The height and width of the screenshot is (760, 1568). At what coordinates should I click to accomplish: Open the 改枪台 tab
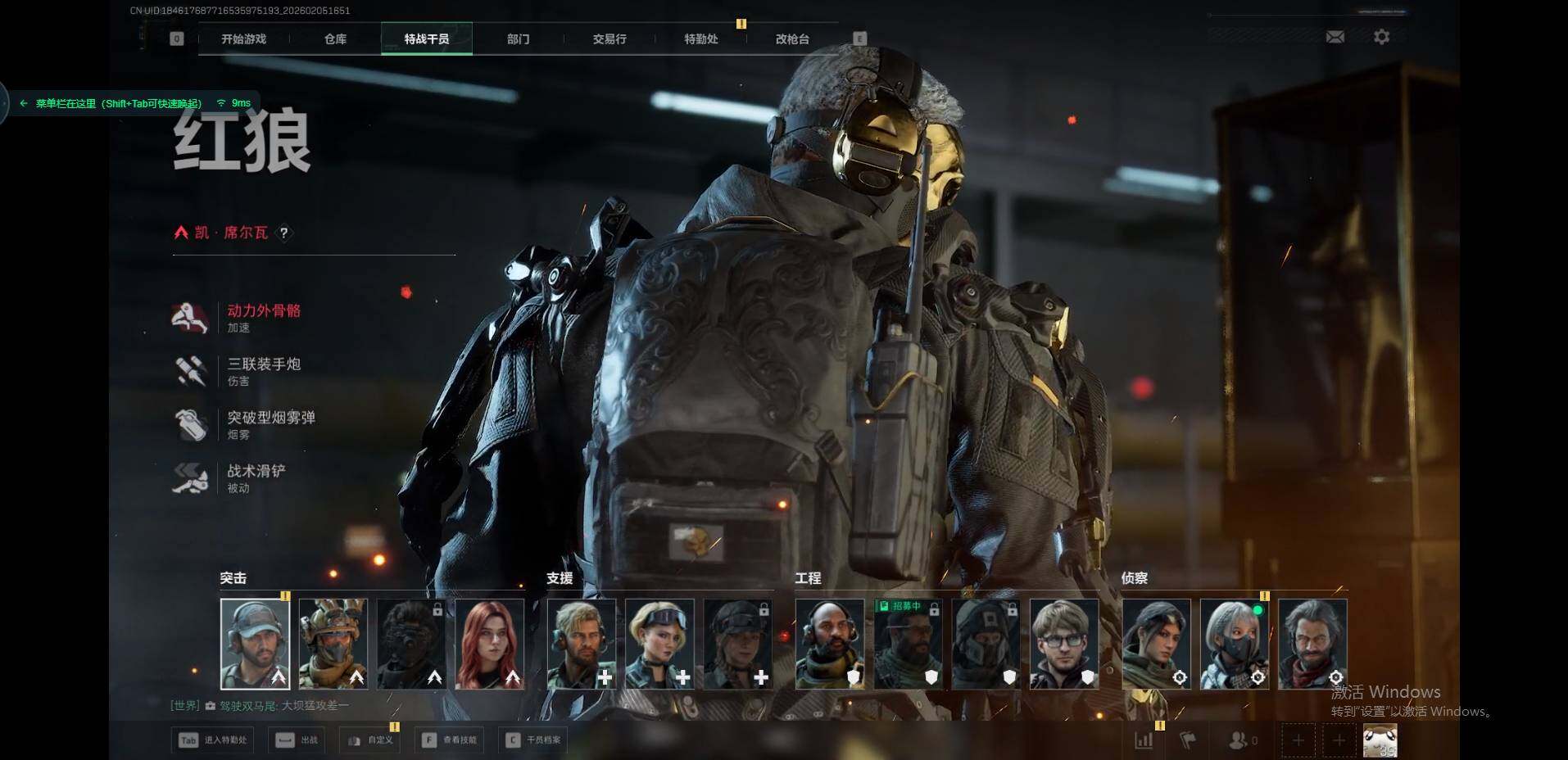click(792, 39)
